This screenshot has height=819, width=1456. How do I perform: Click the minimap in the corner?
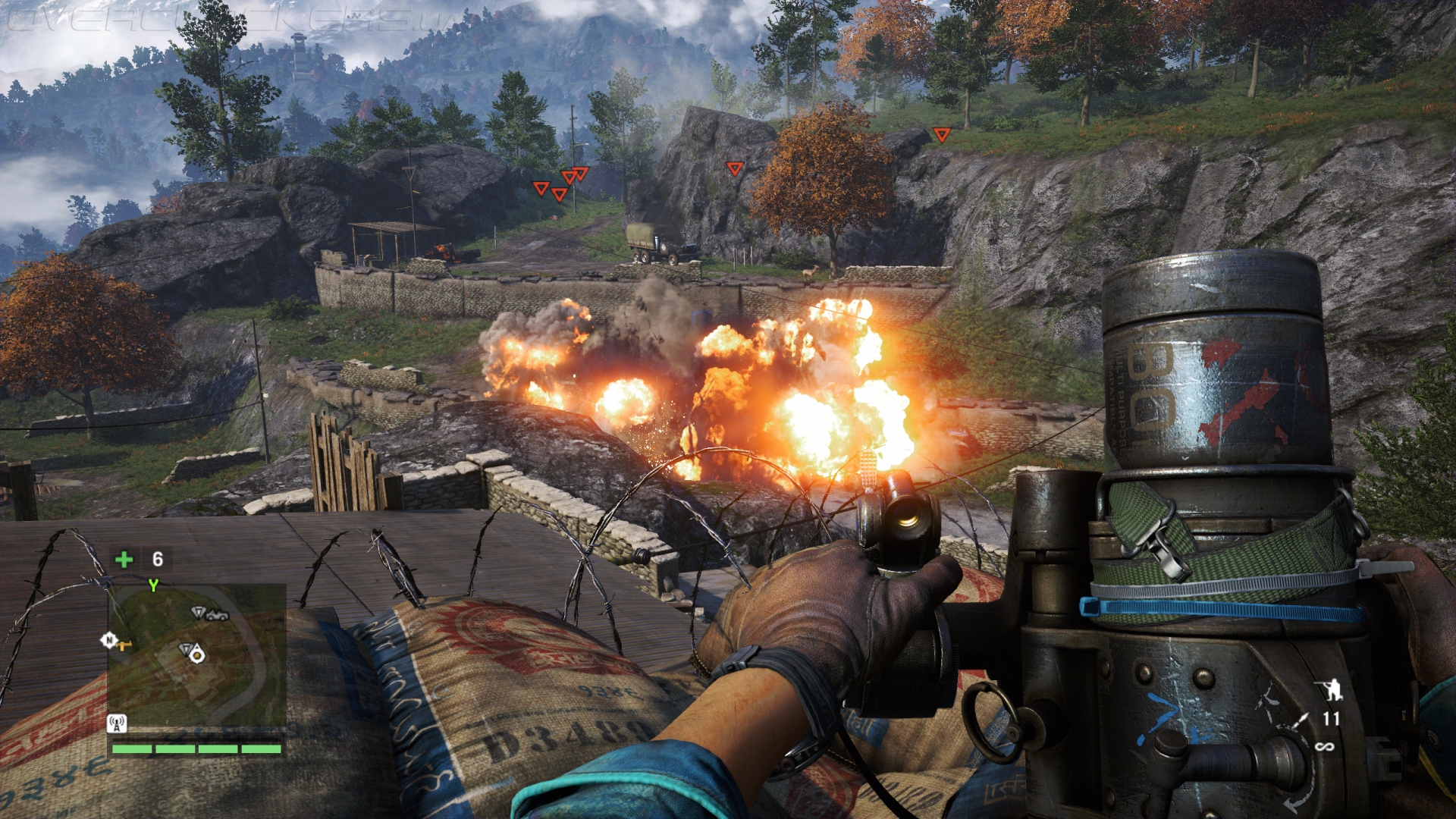tap(196, 657)
